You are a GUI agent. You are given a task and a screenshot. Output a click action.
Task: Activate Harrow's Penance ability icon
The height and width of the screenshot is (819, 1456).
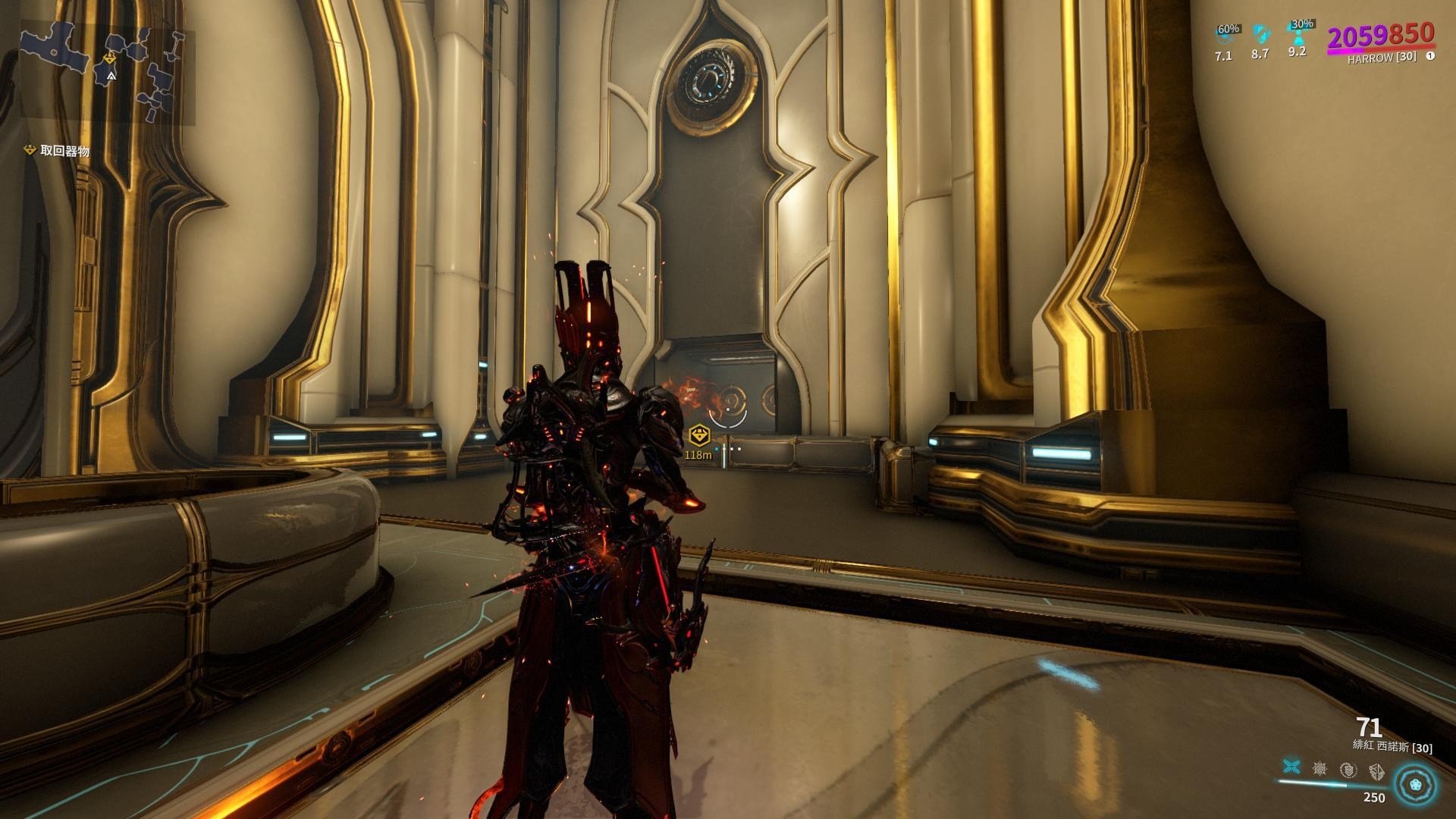coord(1319,769)
